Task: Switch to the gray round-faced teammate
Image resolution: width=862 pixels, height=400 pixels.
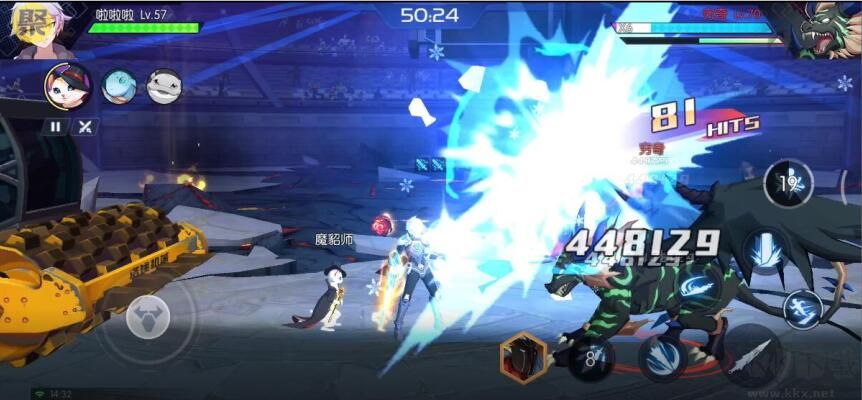Action: coord(164,87)
